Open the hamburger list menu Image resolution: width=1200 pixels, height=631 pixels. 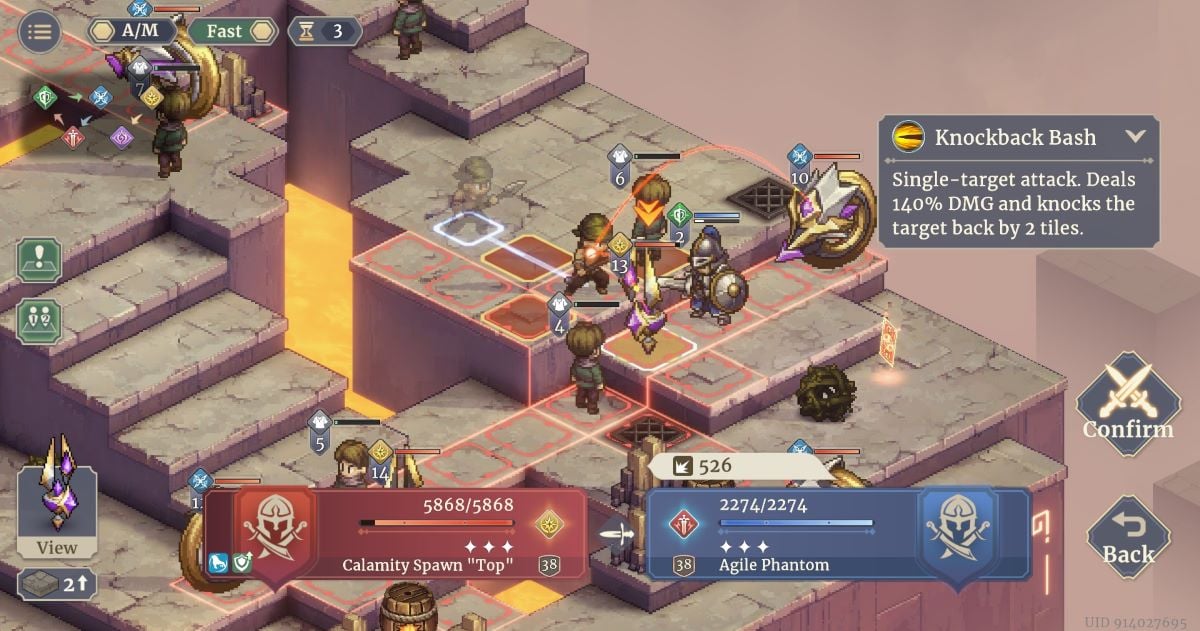coord(40,31)
